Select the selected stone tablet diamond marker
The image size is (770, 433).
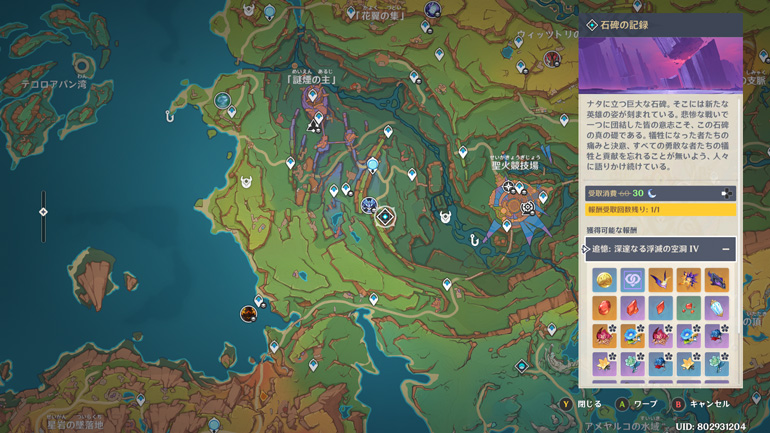pyautogui.click(x=386, y=215)
